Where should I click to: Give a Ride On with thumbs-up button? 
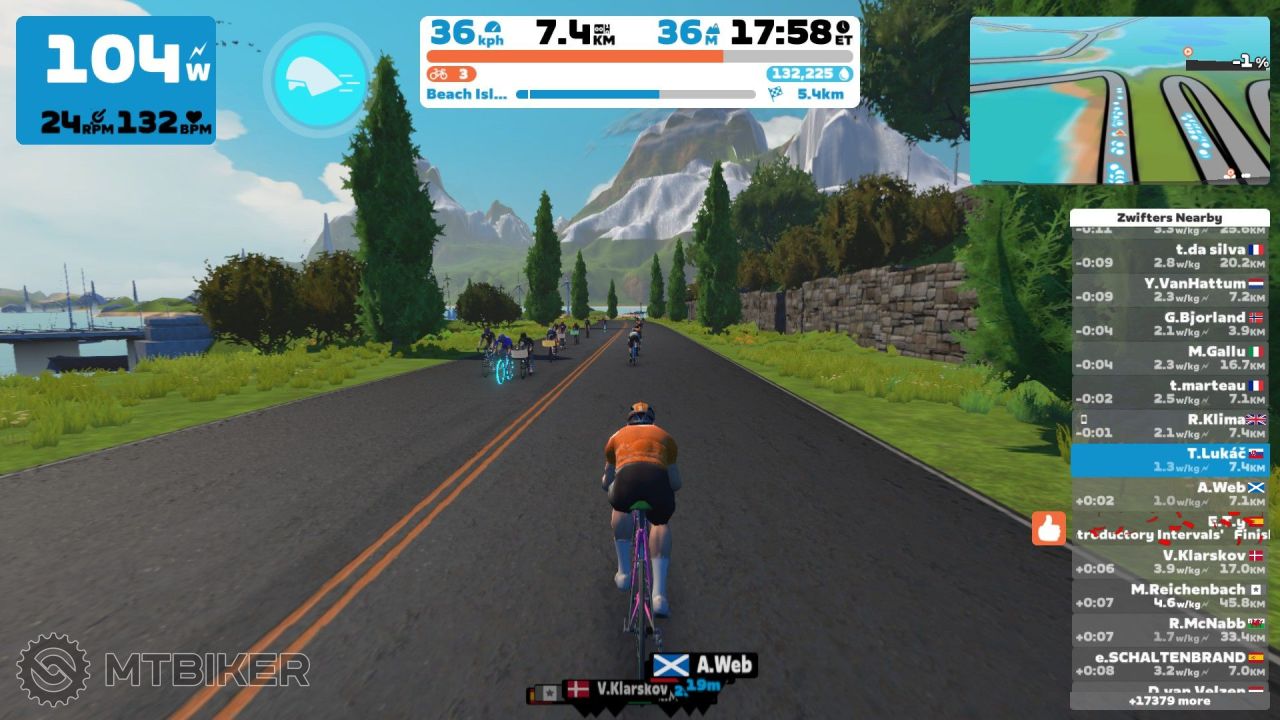[x=1049, y=528]
